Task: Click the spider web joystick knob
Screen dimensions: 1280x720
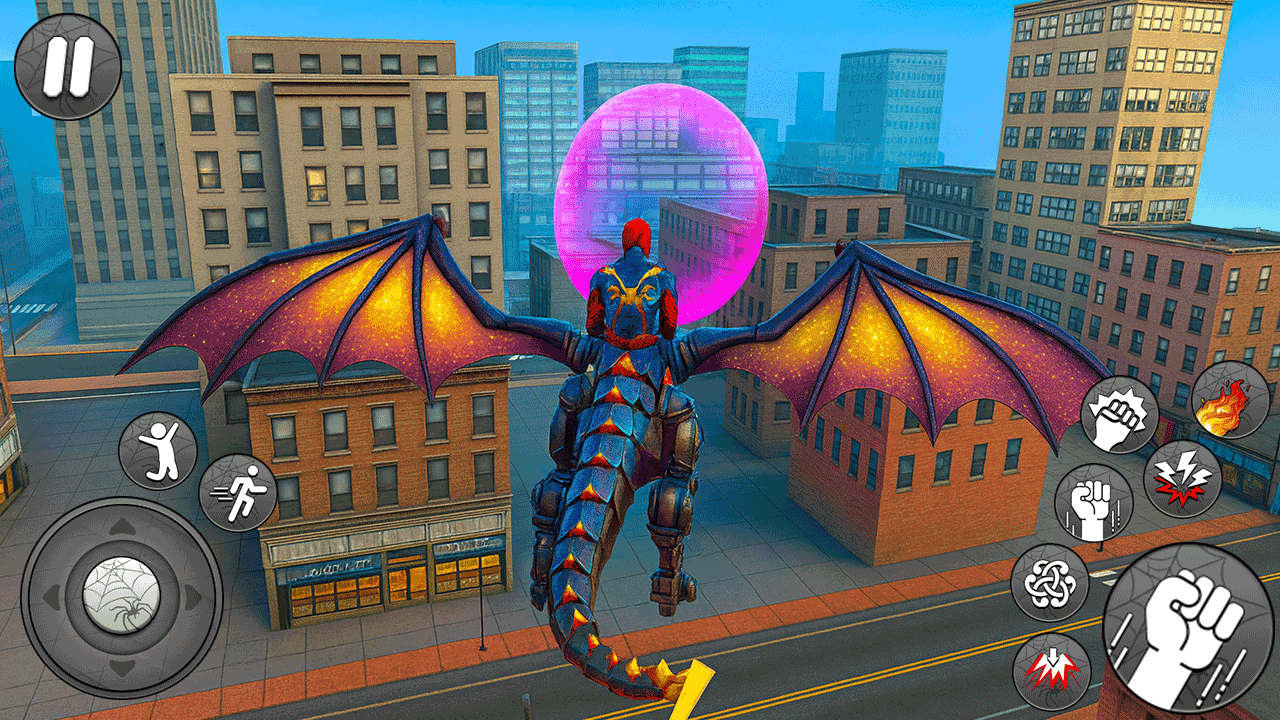Action: point(121,597)
